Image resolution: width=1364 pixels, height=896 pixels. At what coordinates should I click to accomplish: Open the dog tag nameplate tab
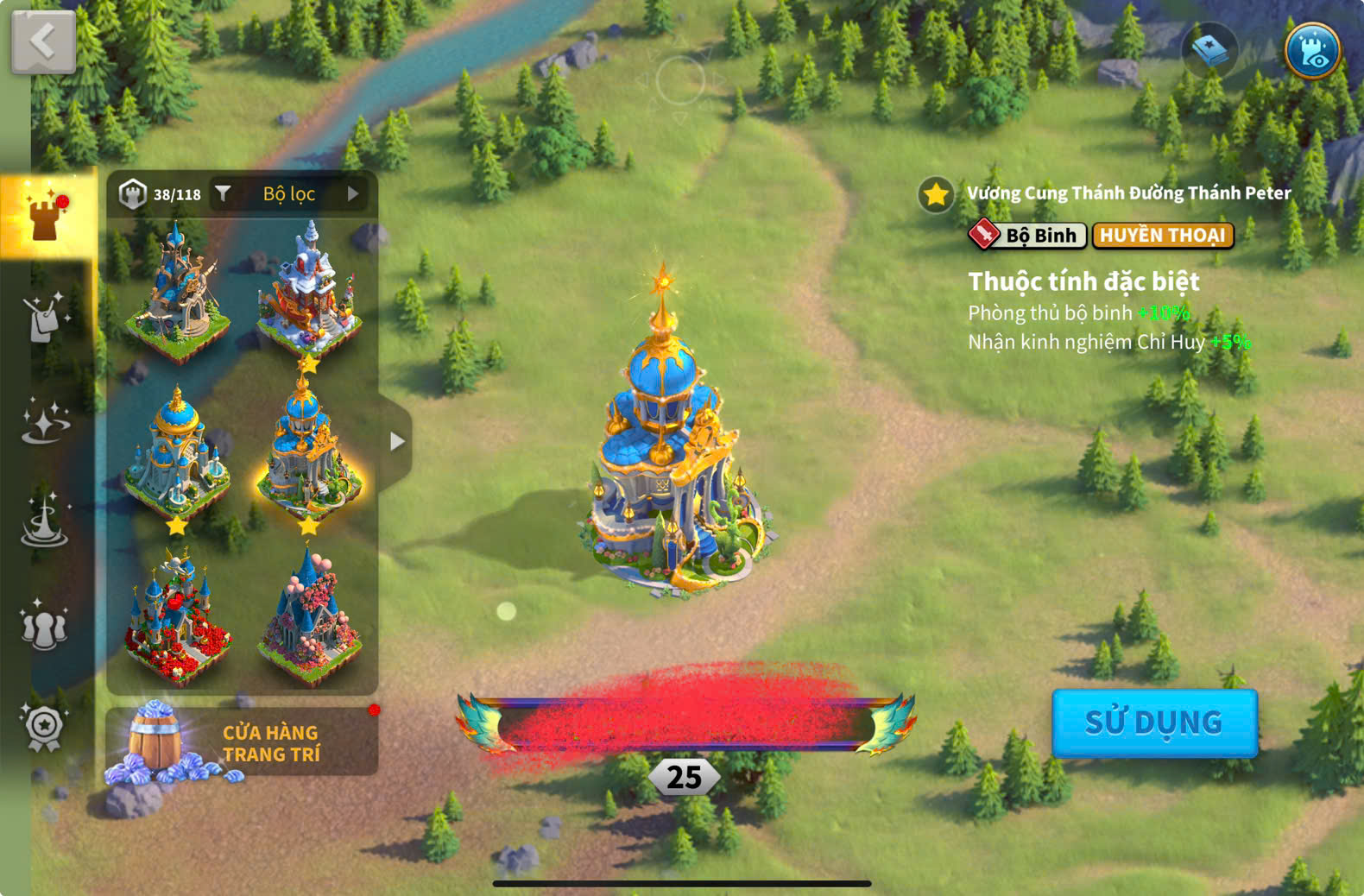[45, 318]
